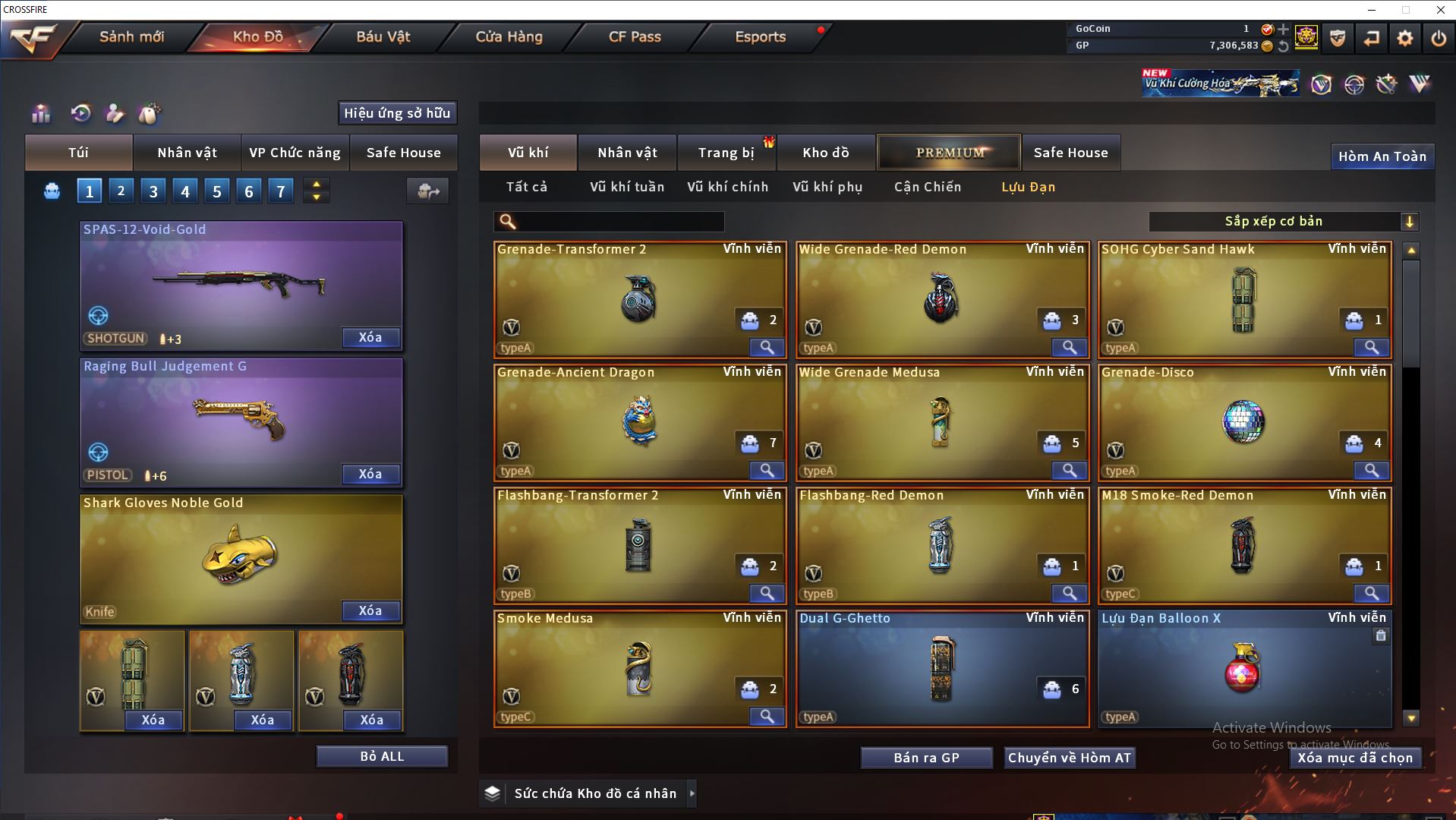The width and height of the screenshot is (1456, 820).
Task: Switch to the Báu Vật menu
Action: coord(383,36)
